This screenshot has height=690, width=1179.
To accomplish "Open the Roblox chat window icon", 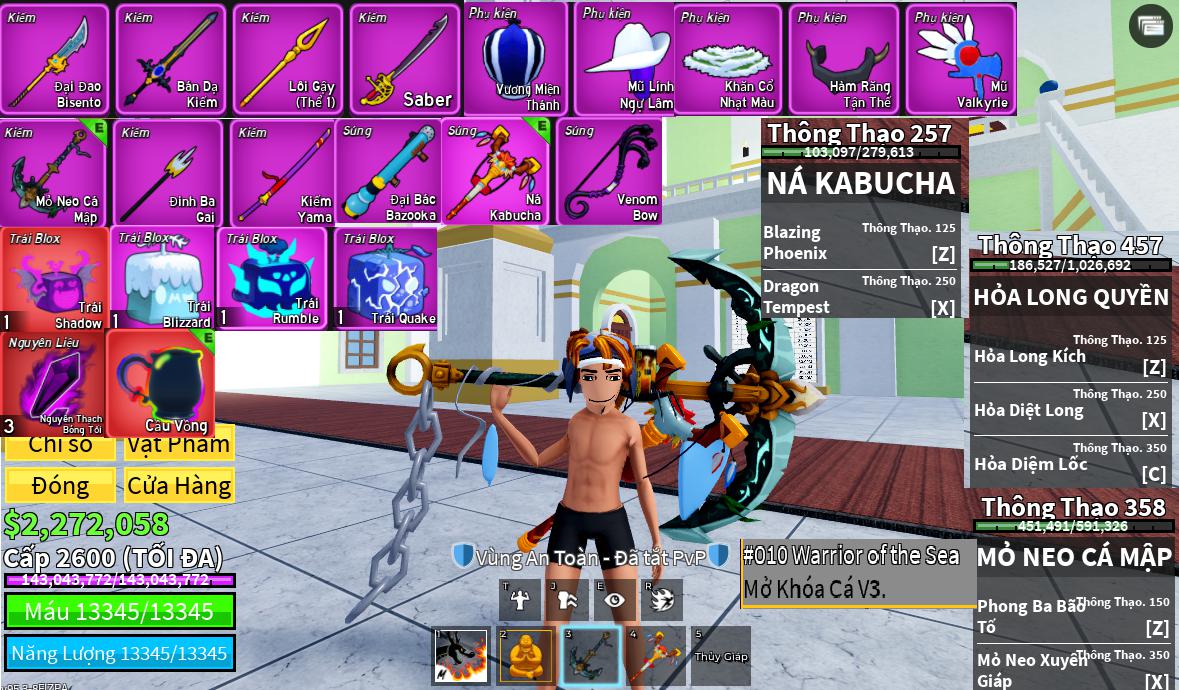I will (x=1150, y=26).
